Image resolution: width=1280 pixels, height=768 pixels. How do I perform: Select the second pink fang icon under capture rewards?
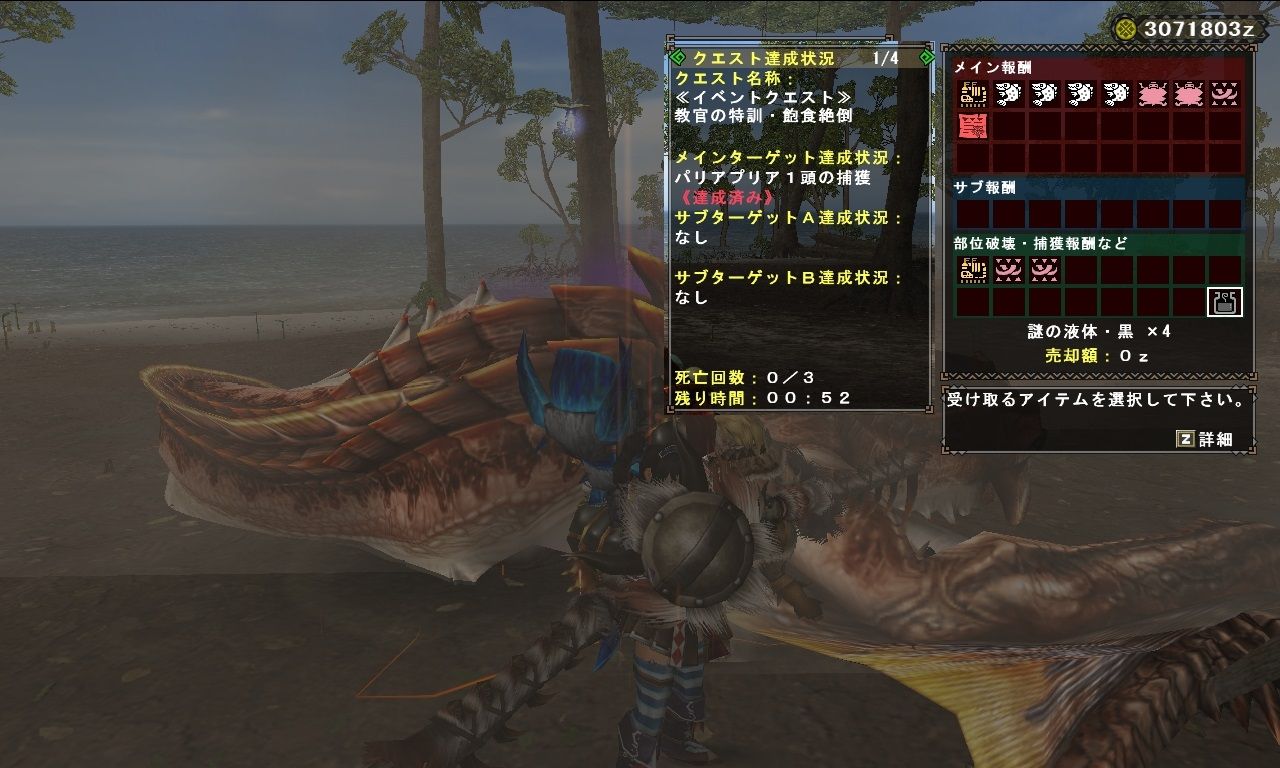tap(1045, 268)
